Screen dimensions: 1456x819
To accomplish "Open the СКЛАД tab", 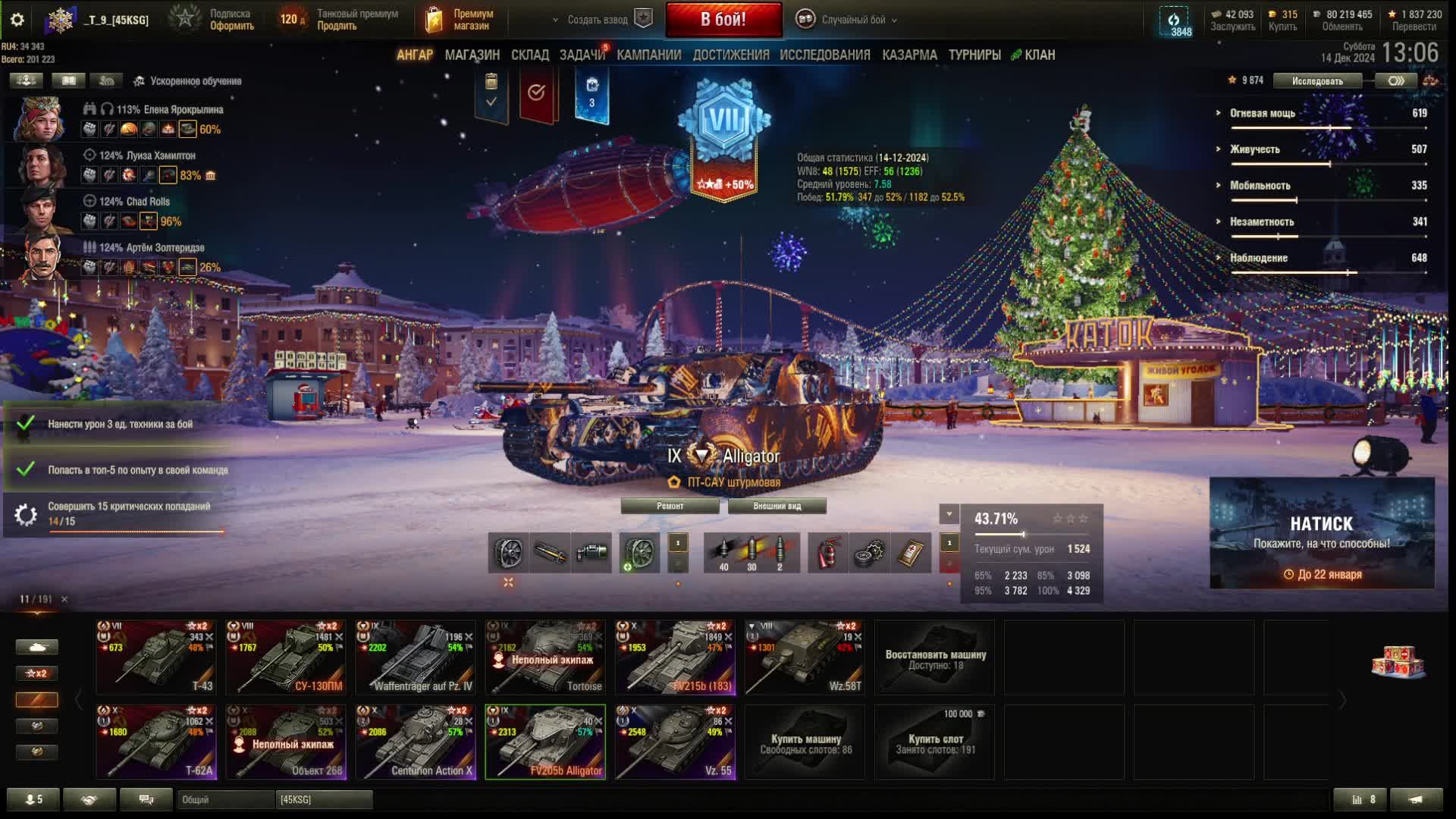I will pos(529,55).
